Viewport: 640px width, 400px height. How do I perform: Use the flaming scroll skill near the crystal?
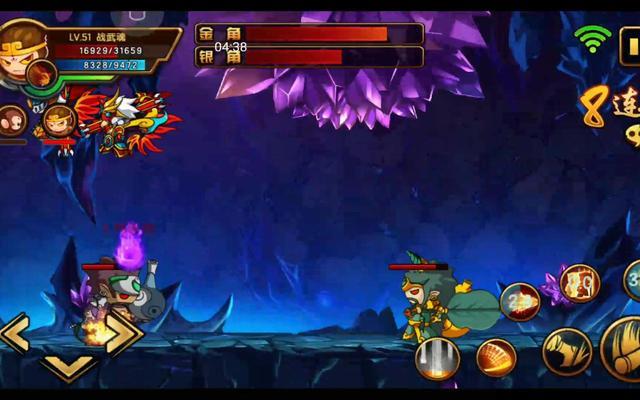click(x=578, y=283)
